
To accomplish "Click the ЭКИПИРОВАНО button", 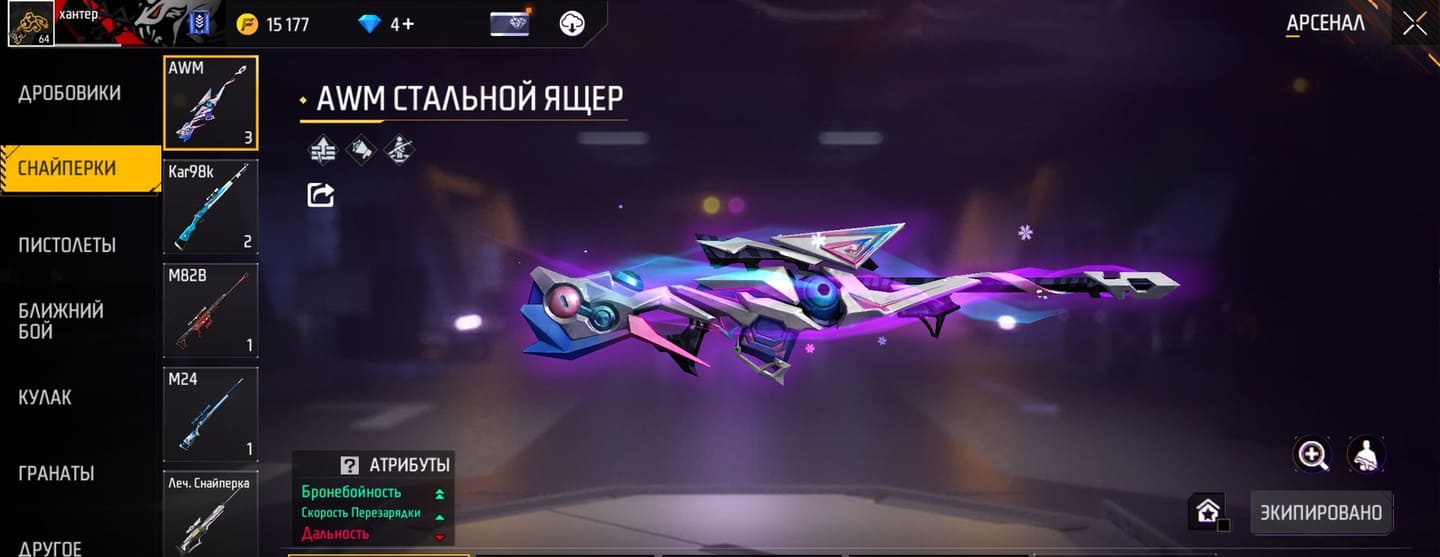I will [x=1320, y=513].
